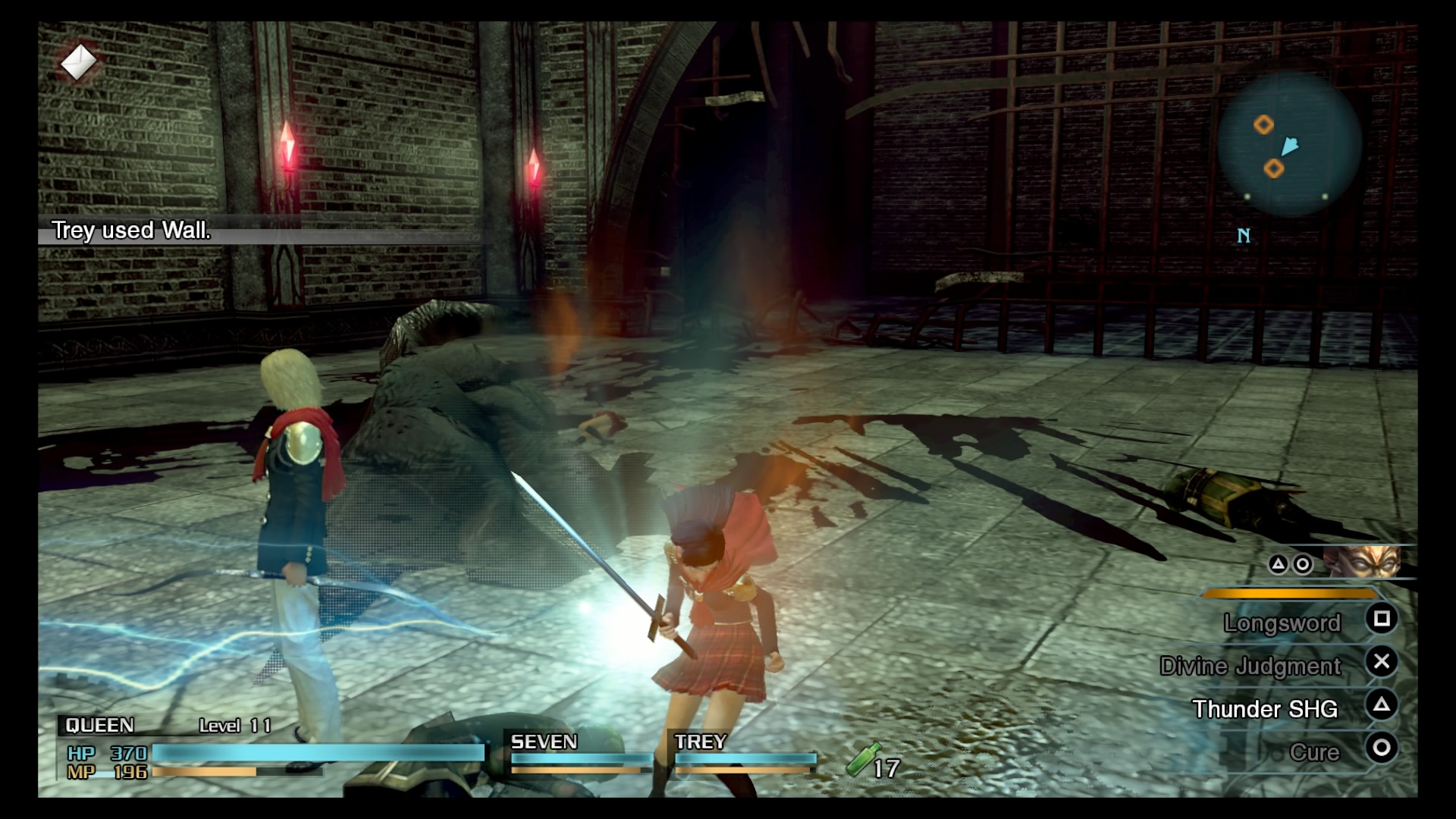The image size is (1456, 819).
Task: Click the QUEEN name label in the bottom-left HUD
Action: [x=99, y=726]
